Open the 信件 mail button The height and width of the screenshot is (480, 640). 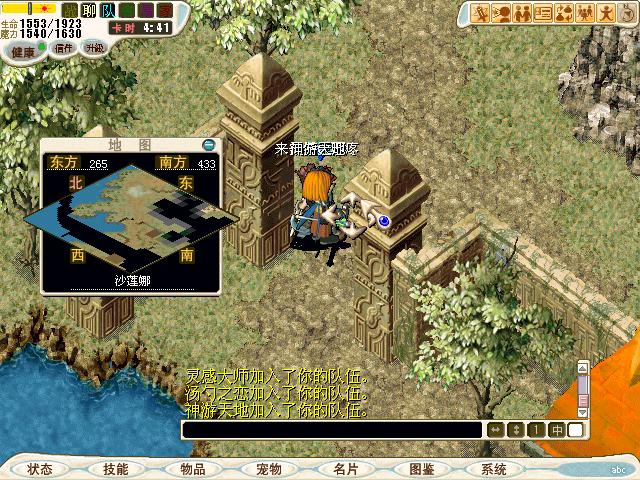pos(63,49)
